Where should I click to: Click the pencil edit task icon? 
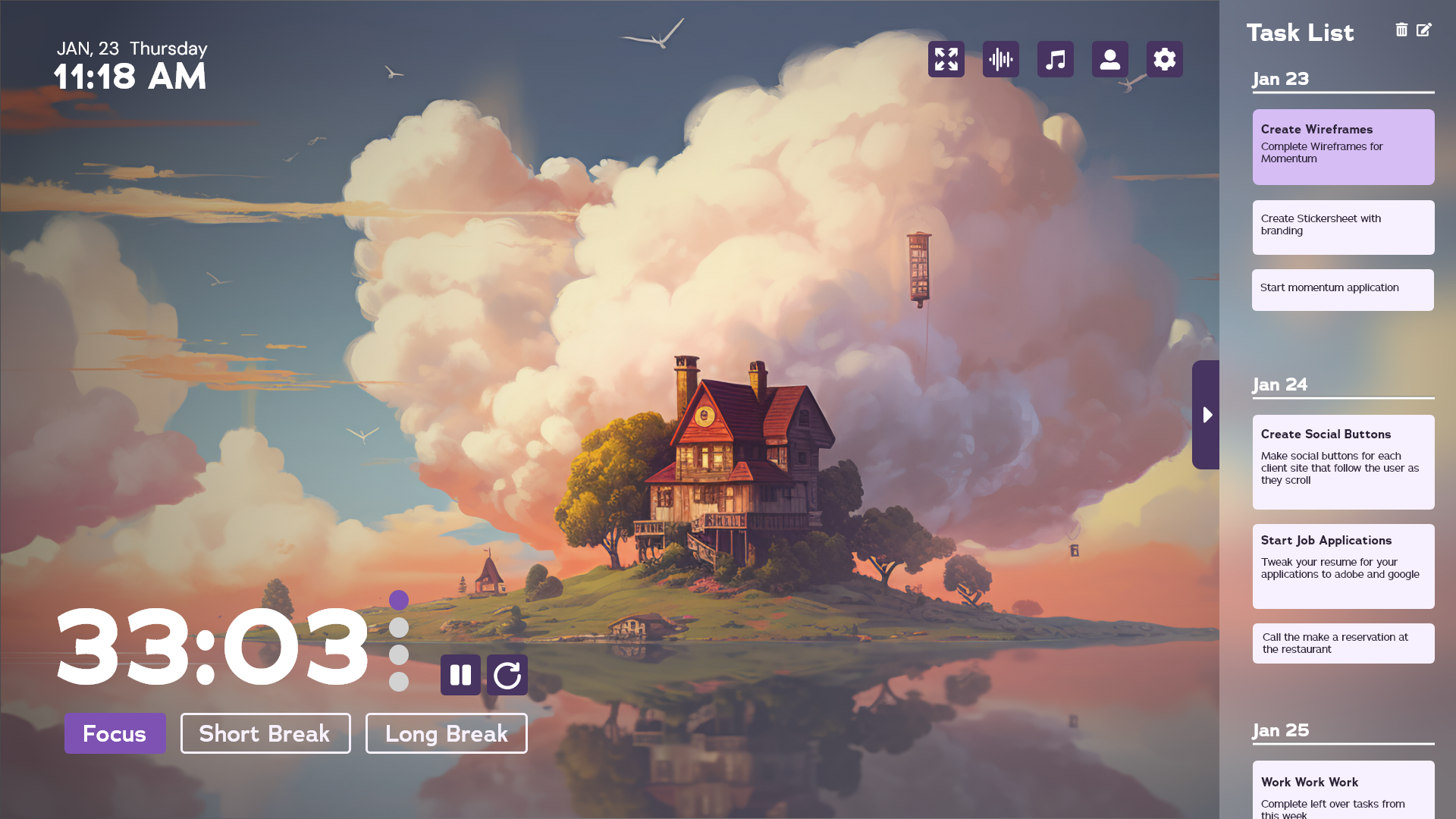(1424, 30)
